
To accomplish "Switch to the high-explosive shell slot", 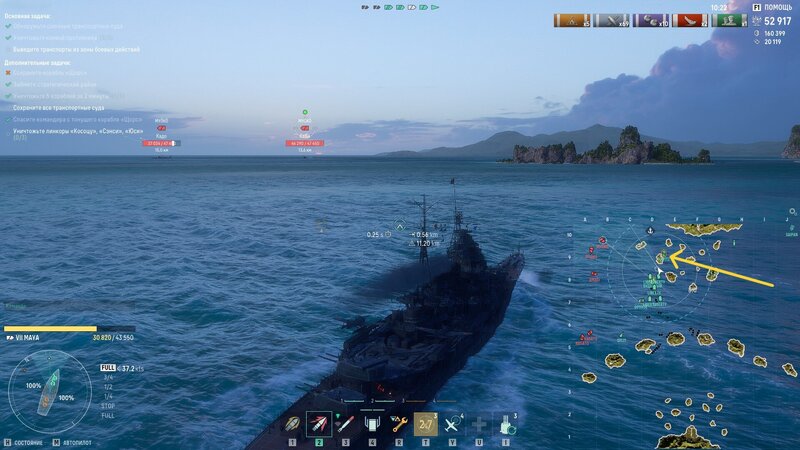I will point(319,423).
